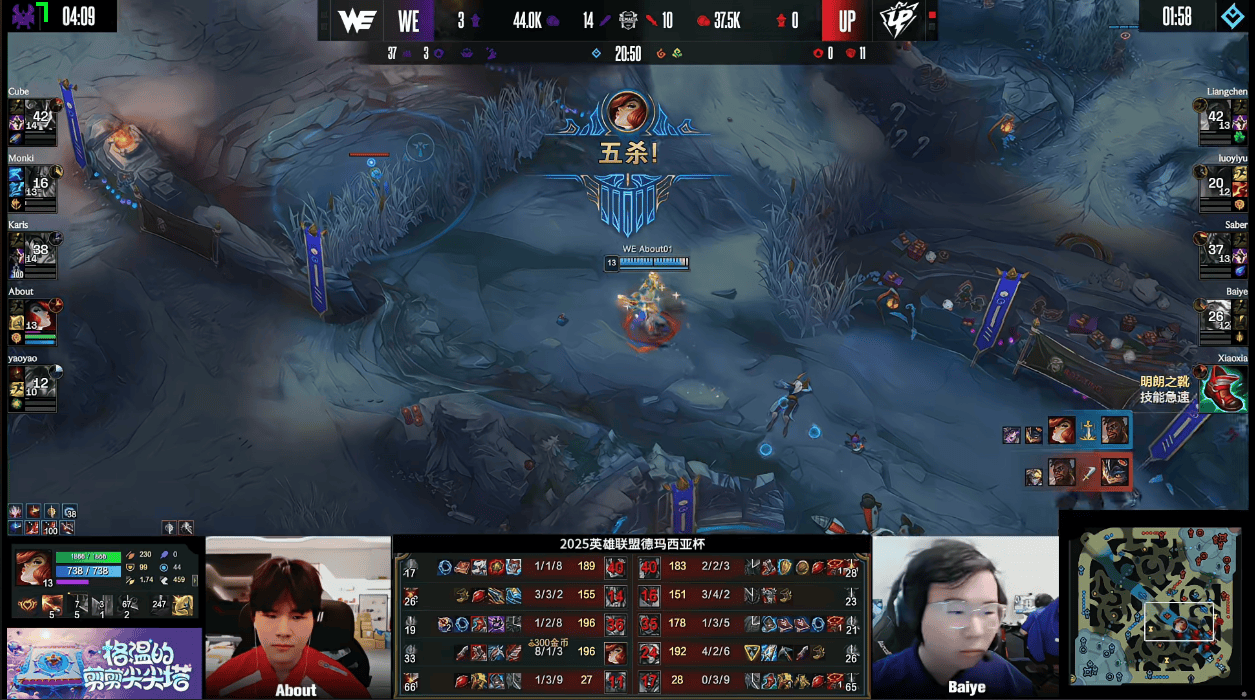Image resolution: width=1255 pixels, height=700 pixels.
Task: Click the WE team logo on scoreboard
Action: pyautogui.click(x=356, y=21)
